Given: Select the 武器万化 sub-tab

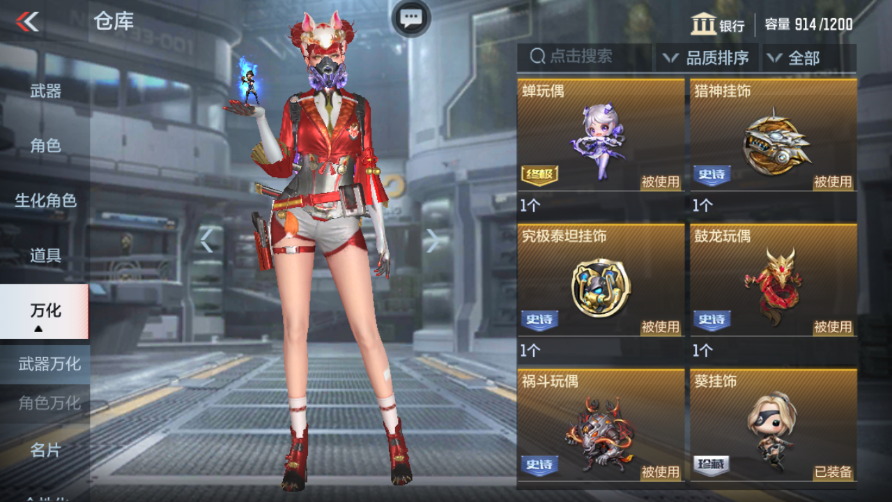Looking at the screenshot, I should click(x=49, y=363).
